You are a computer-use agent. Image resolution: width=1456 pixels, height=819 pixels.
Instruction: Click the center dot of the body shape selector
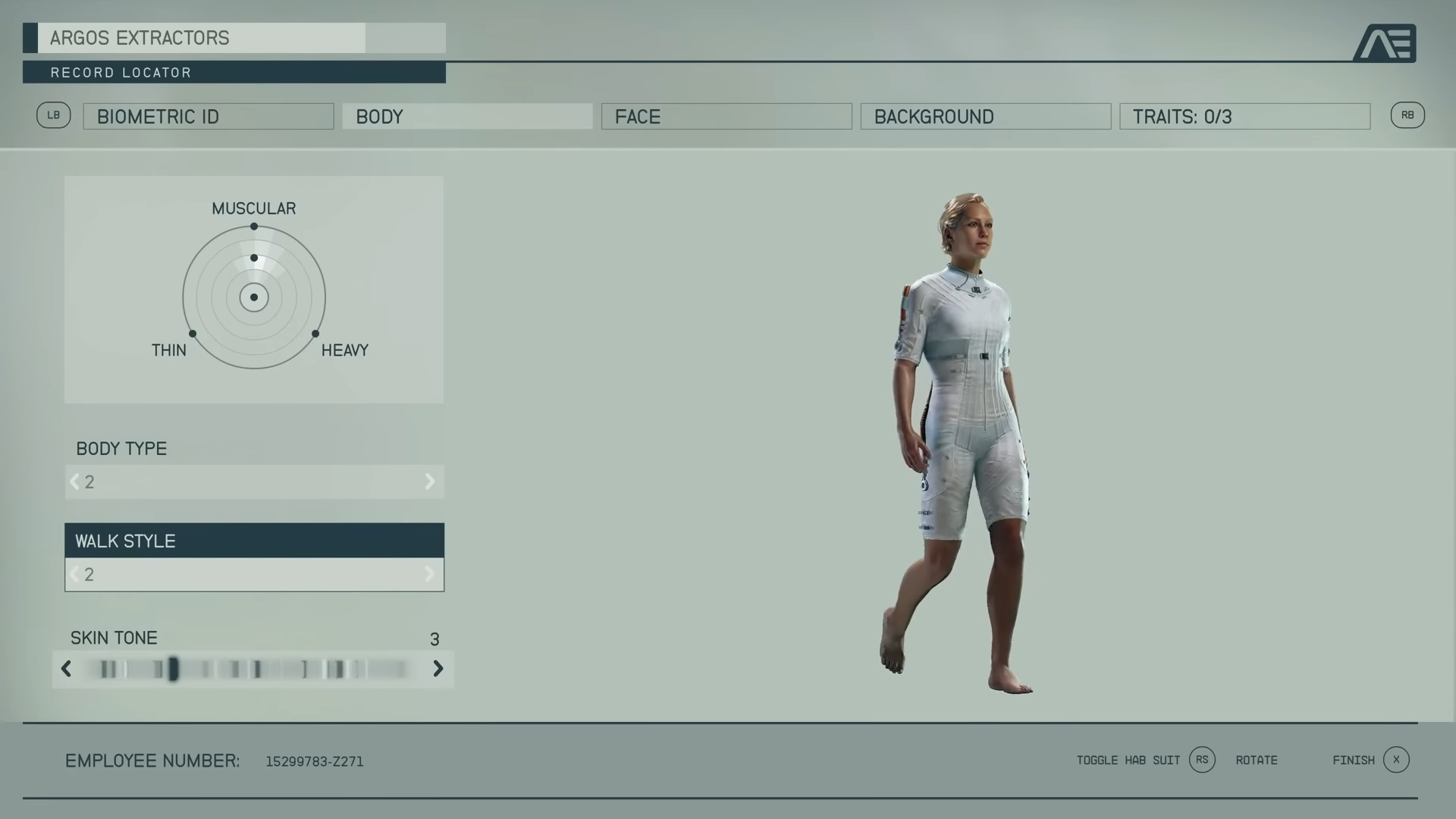(x=253, y=297)
